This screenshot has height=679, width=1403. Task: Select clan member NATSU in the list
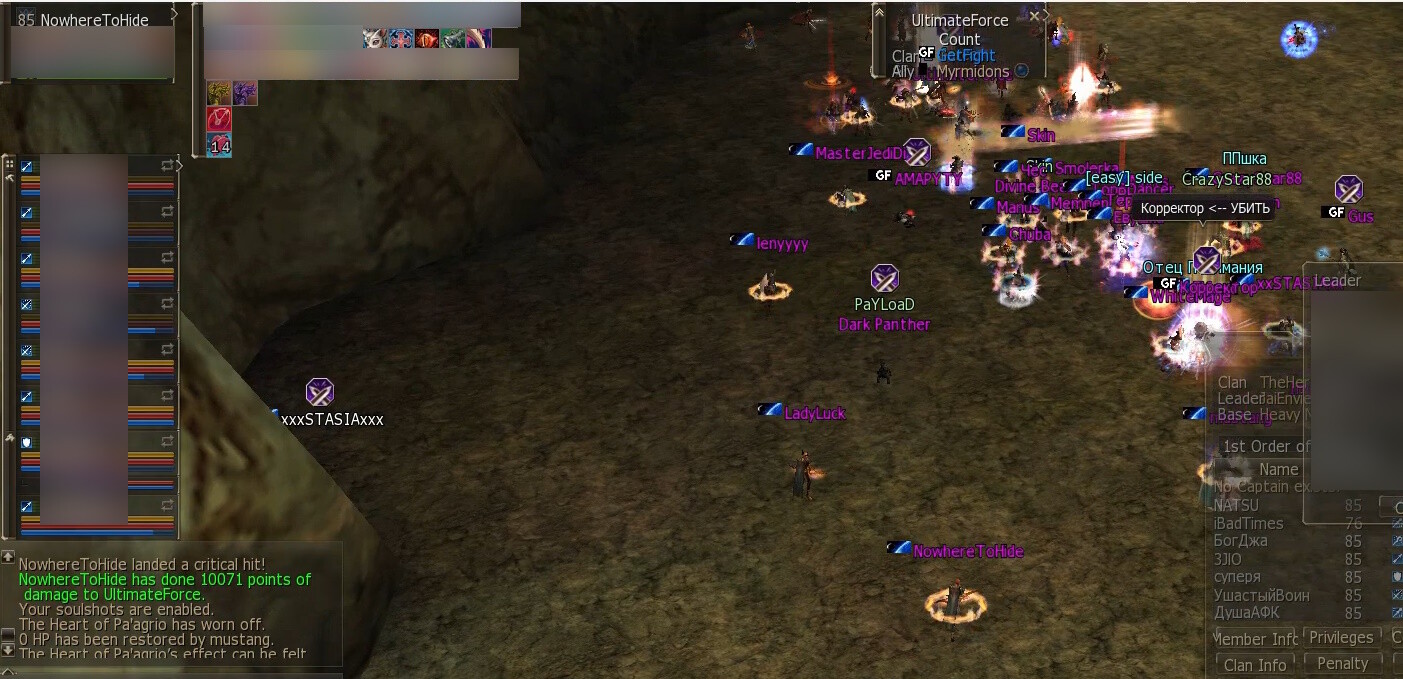[x=1236, y=506]
